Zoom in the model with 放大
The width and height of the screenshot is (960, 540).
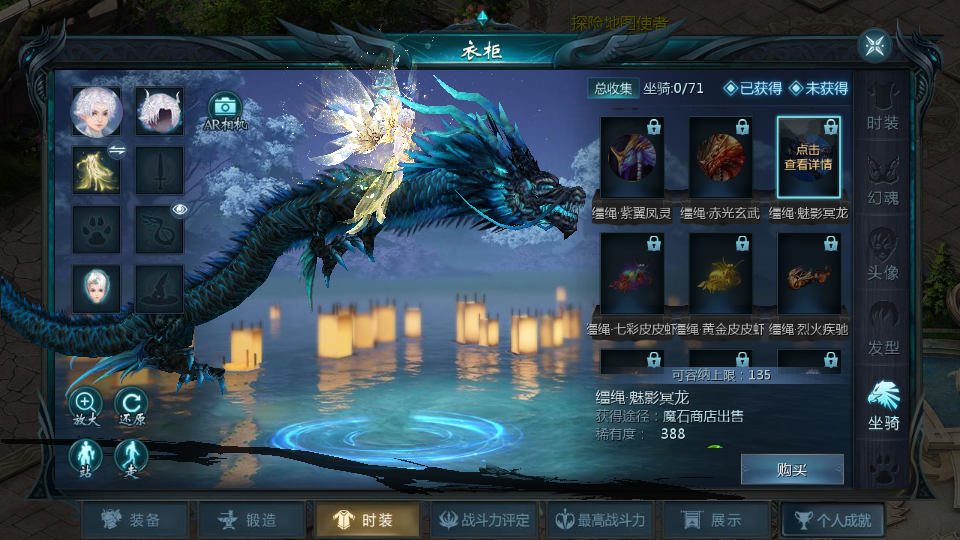[85, 405]
